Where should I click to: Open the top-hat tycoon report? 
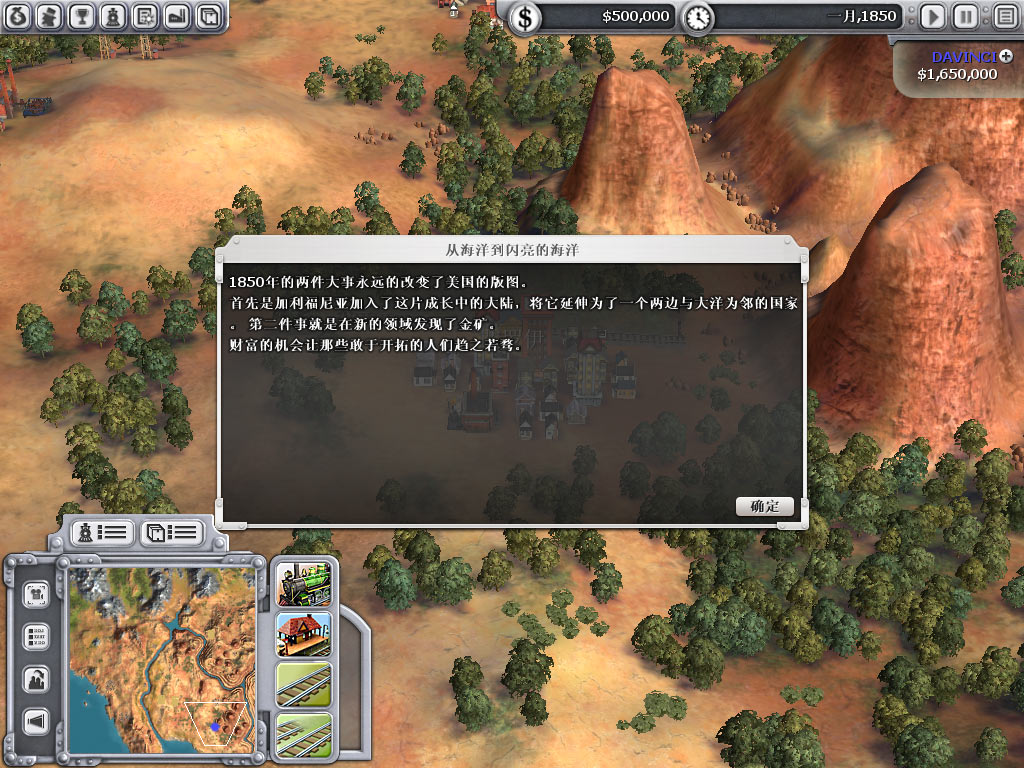tap(52, 16)
